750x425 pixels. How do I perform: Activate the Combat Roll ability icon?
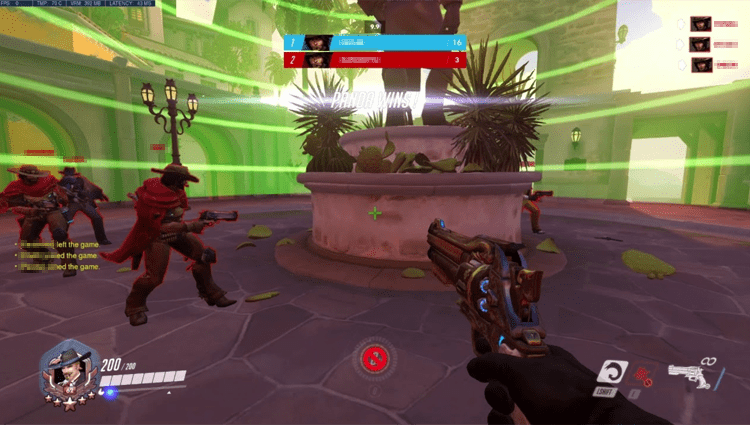click(x=608, y=375)
